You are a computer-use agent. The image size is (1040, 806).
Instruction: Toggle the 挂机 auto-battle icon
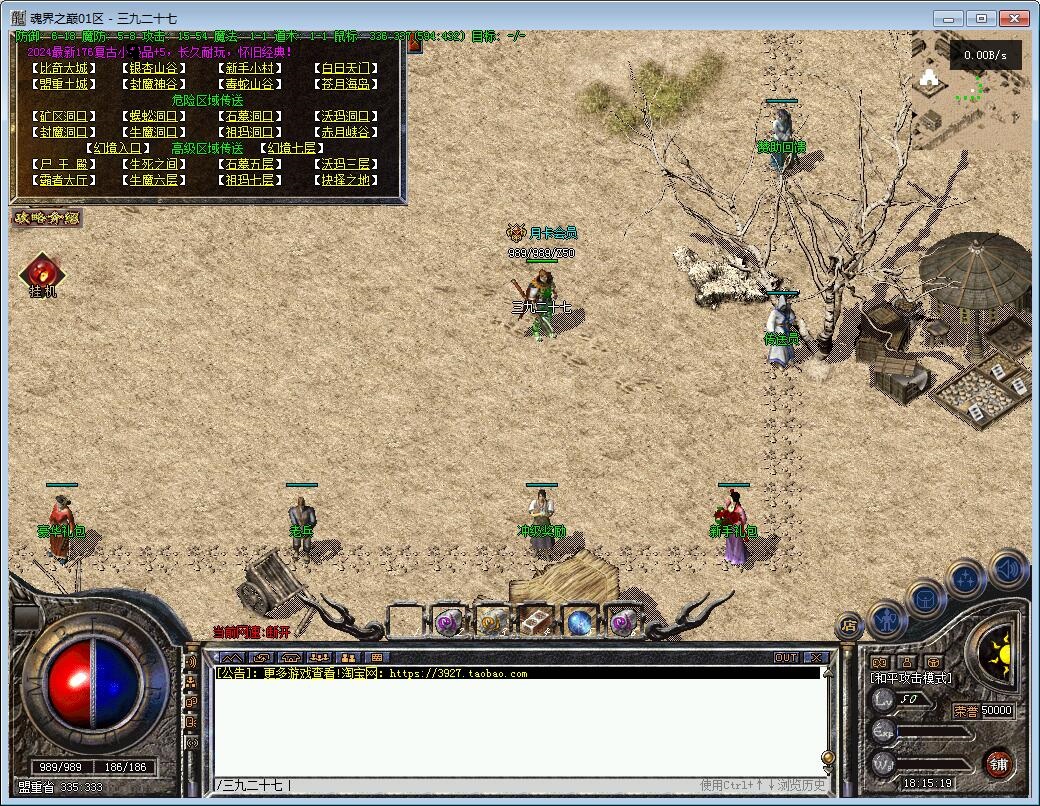(42, 273)
